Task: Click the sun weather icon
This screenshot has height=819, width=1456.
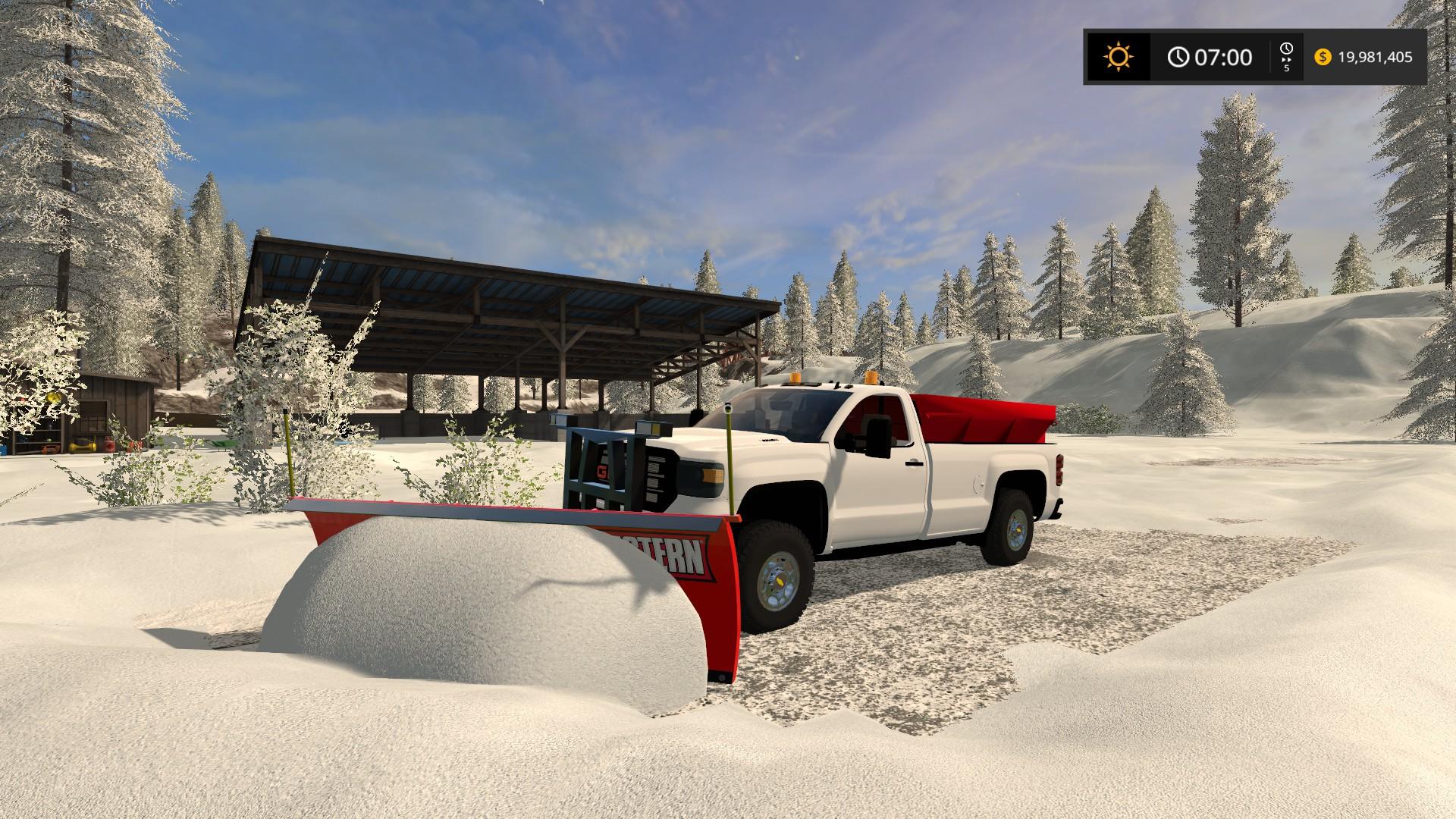Action: click(x=1119, y=57)
